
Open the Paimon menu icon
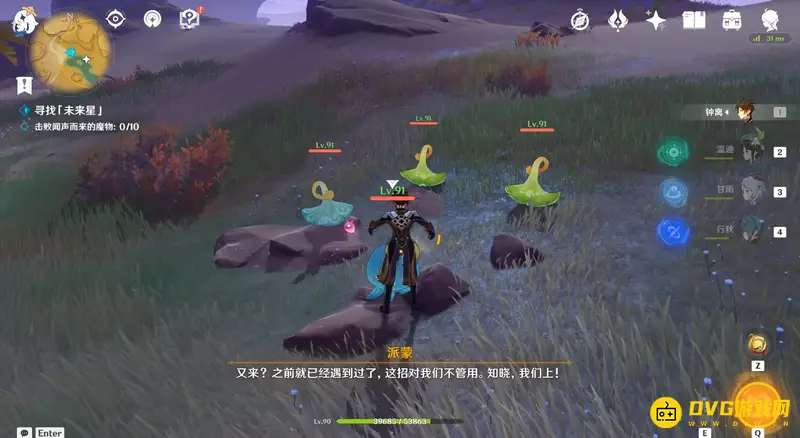(18, 20)
